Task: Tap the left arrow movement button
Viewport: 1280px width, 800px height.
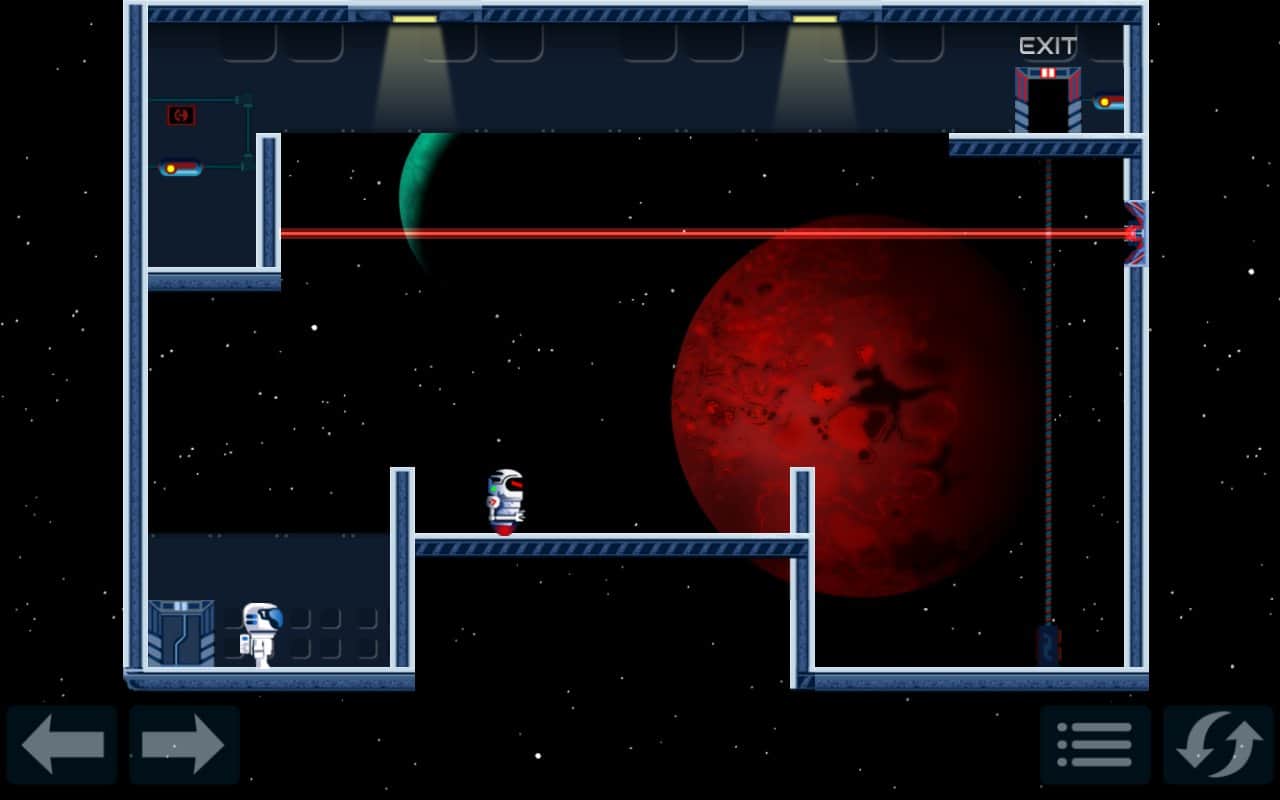Action: [x=62, y=745]
